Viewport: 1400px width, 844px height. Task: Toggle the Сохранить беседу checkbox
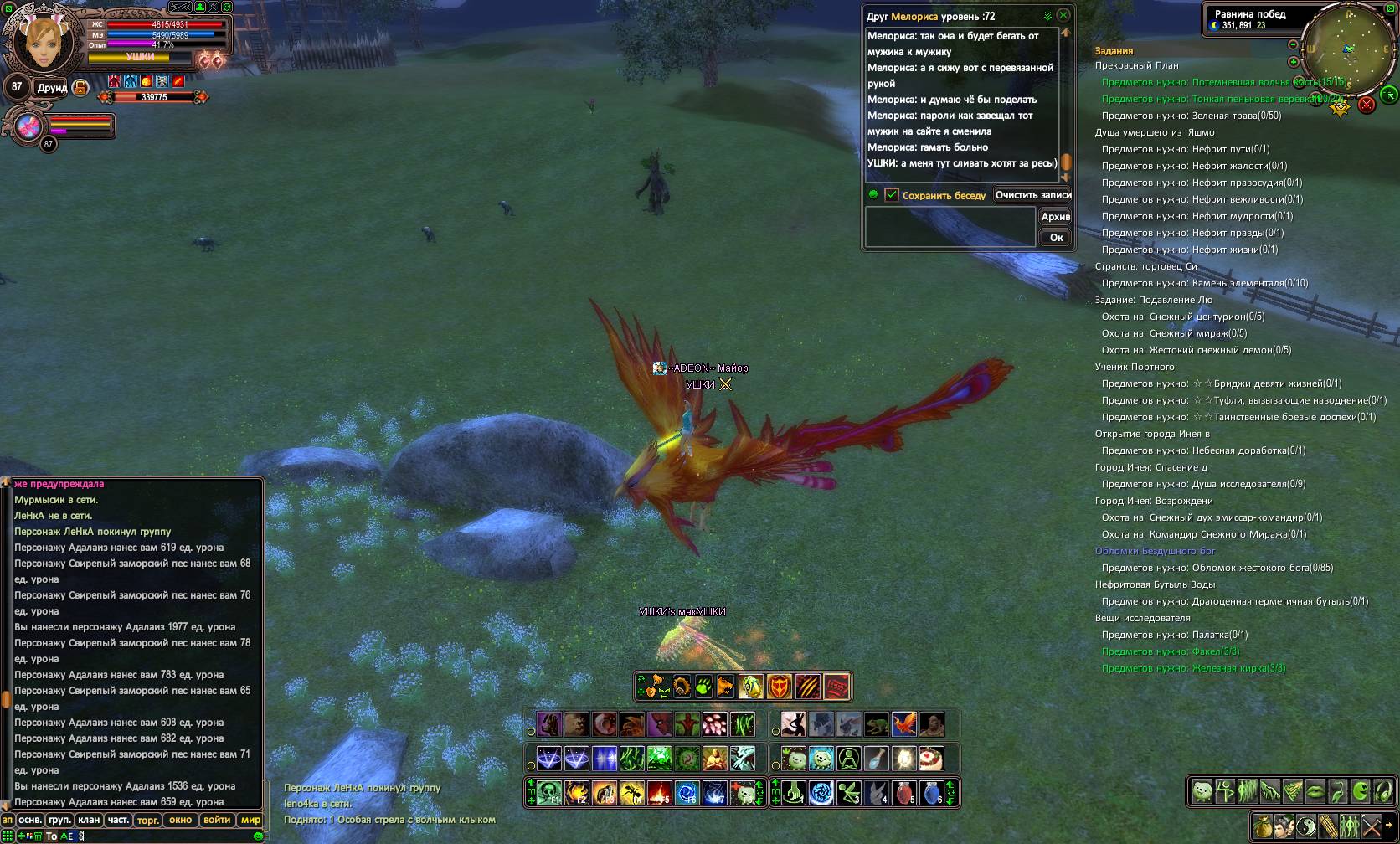click(891, 194)
